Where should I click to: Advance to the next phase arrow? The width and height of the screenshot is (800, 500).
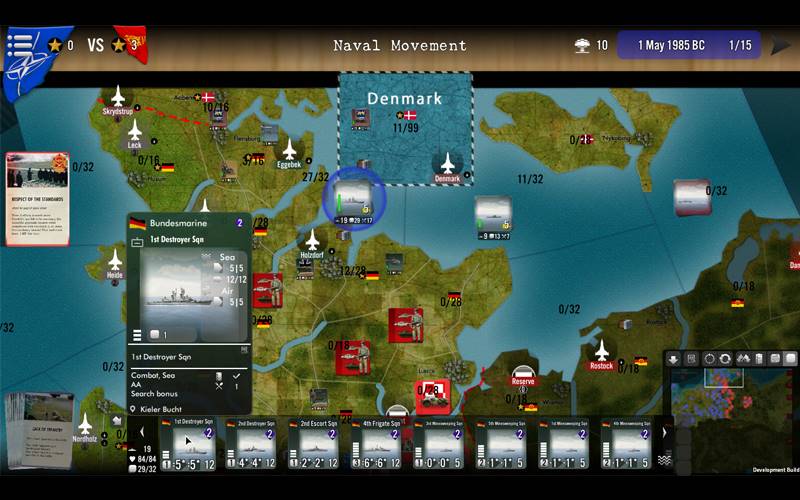(x=780, y=46)
